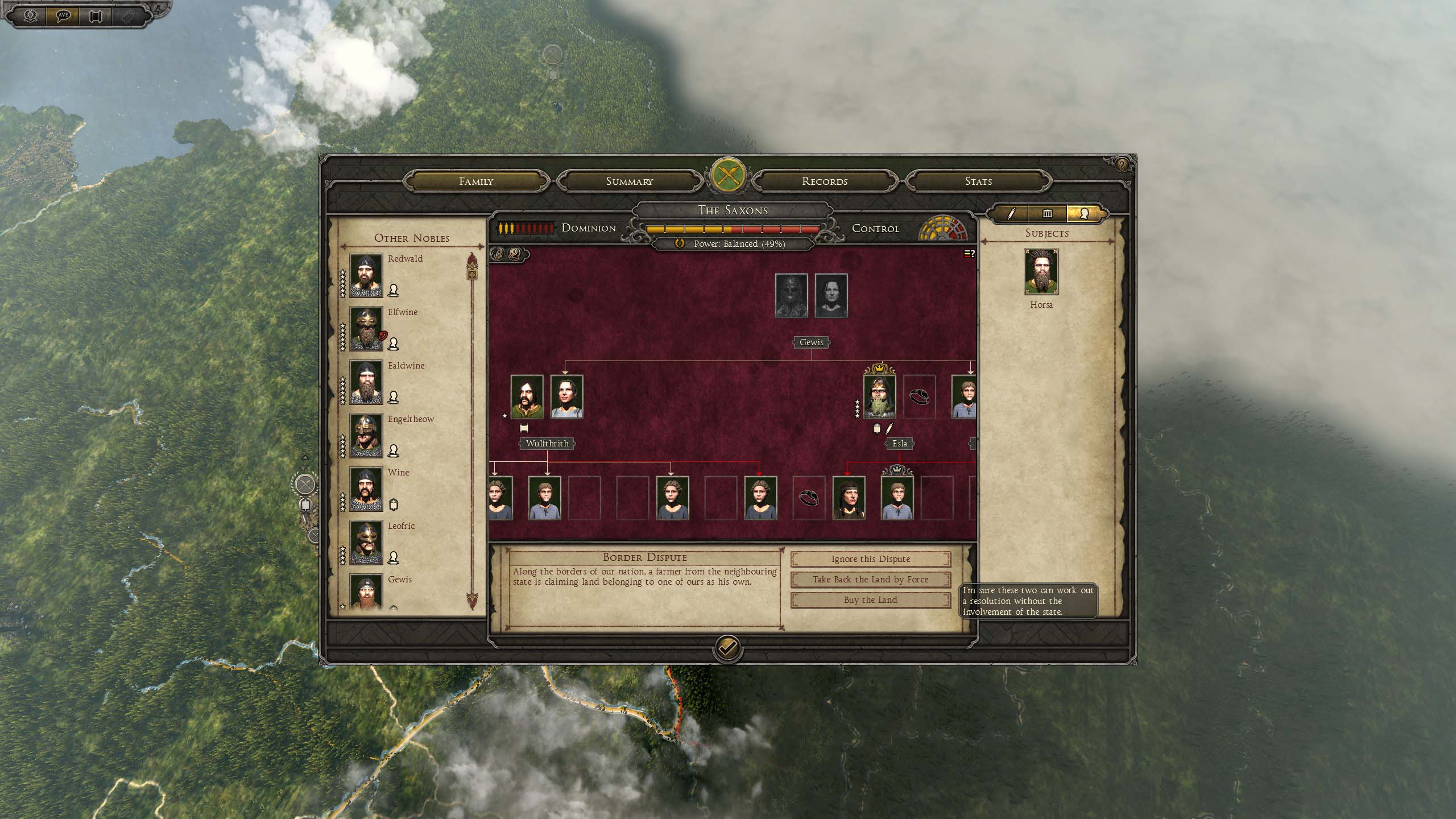The image size is (1456, 819).
Task: Open the help question mark button
Action: tap(1121, 165)
